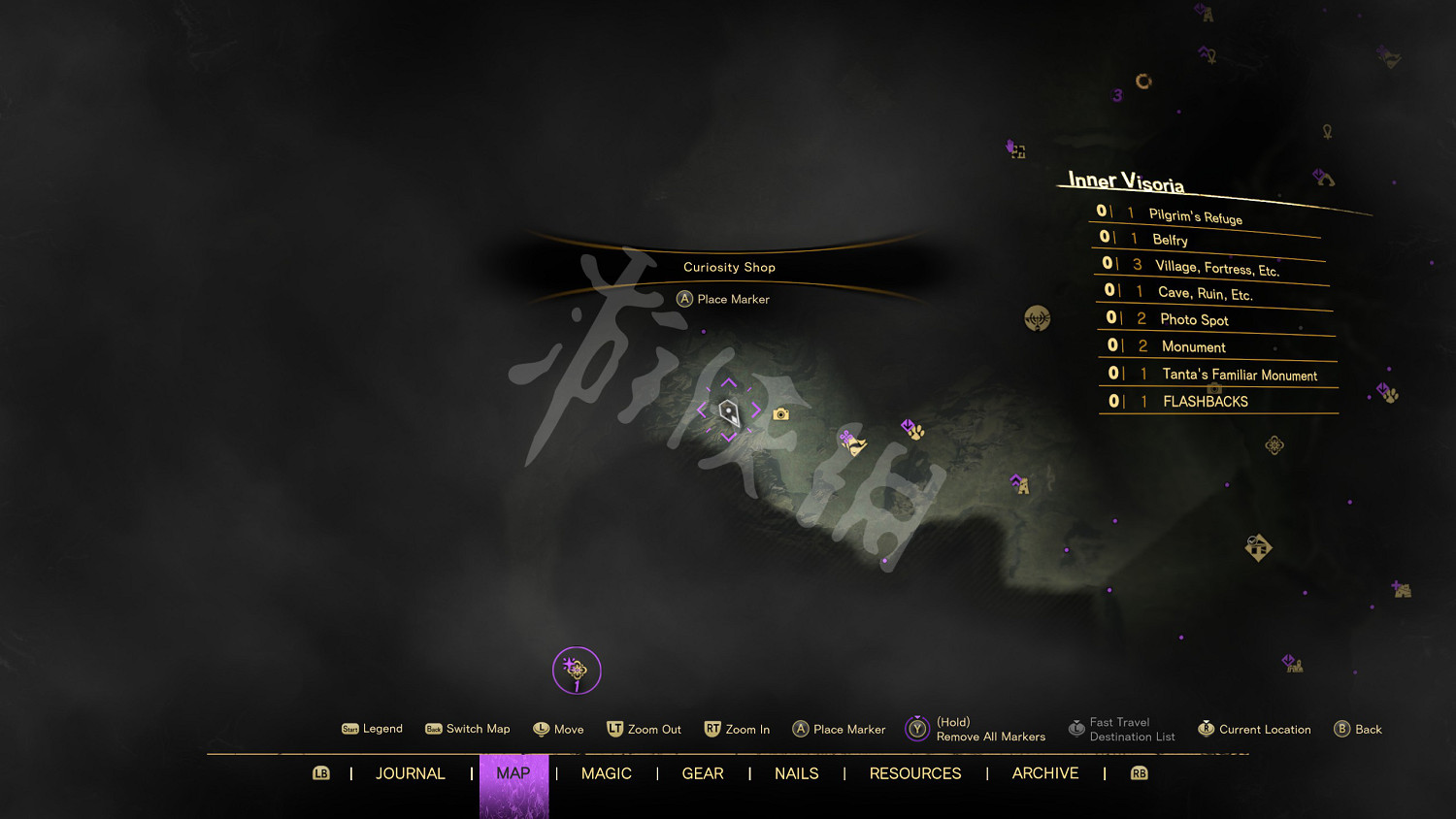Select the RESOURCES tab

click(x=914, y=773)
